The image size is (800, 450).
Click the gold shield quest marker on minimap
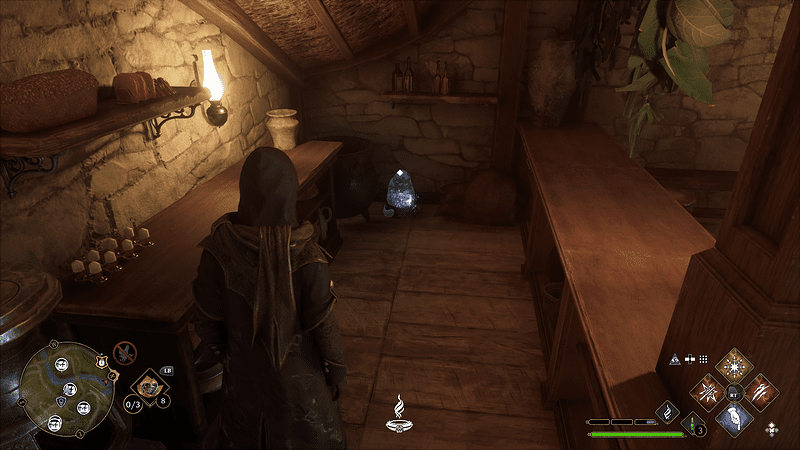pyautogui.click(x=101, y=361)
